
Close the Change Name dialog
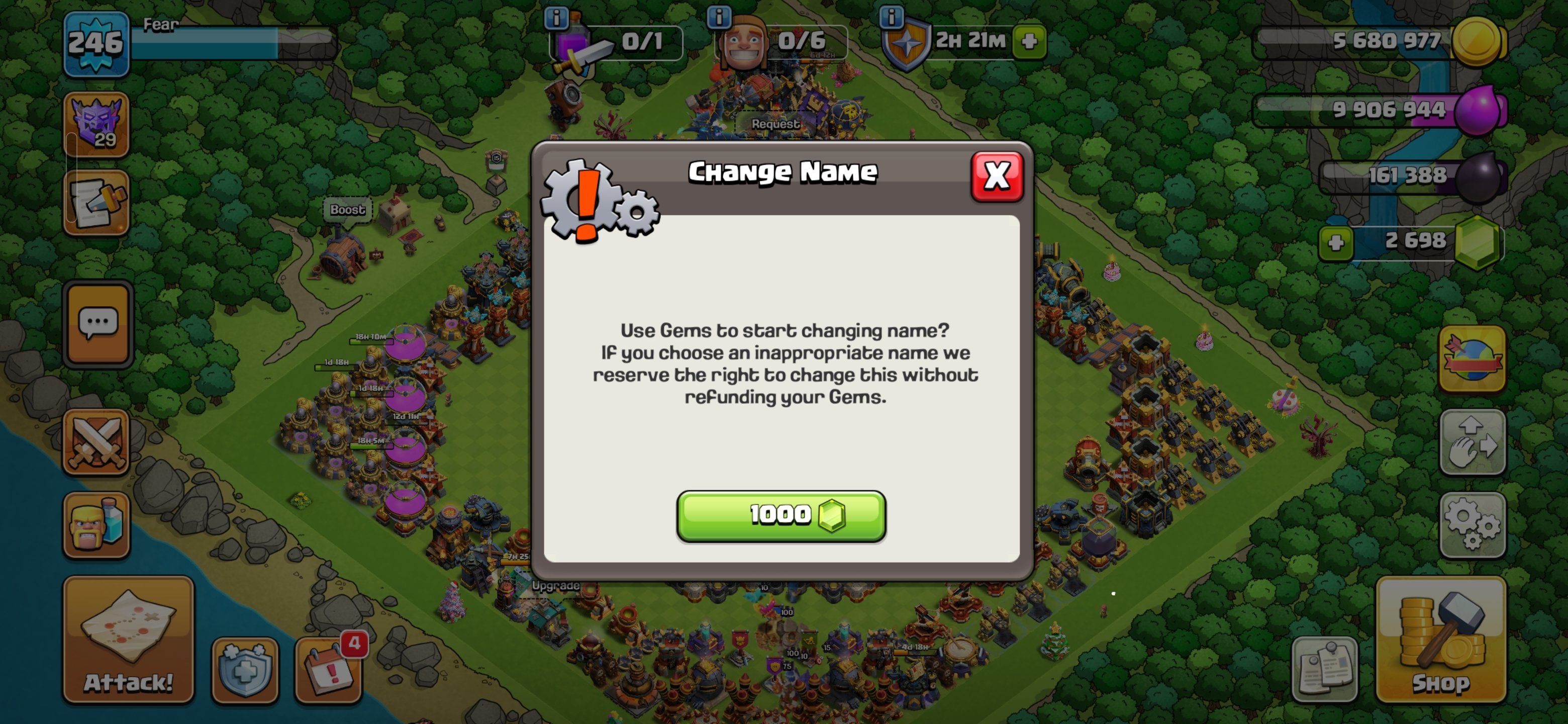997,176
